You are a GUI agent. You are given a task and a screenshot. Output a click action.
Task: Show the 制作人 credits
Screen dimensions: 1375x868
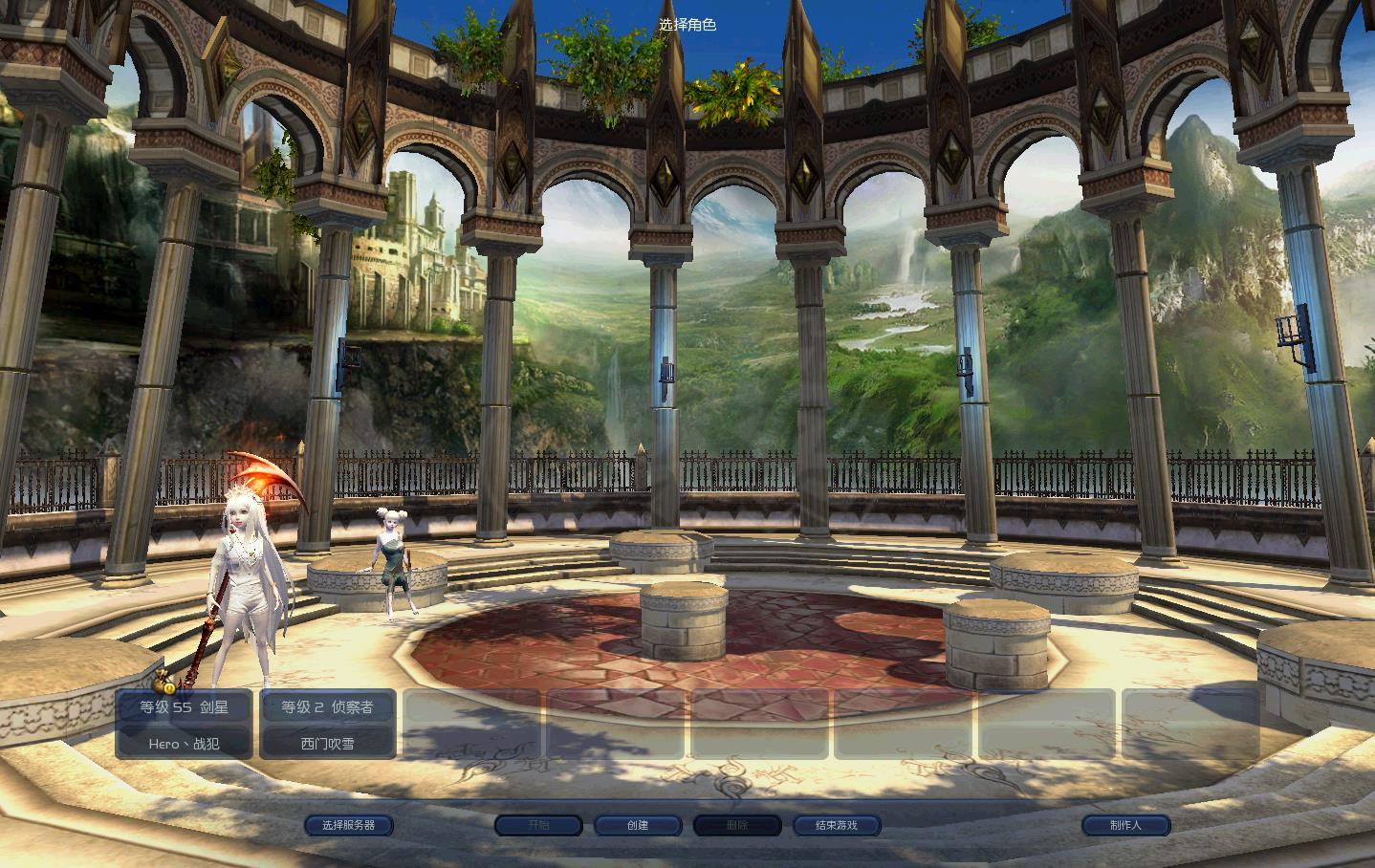[x=1125, y=825]
